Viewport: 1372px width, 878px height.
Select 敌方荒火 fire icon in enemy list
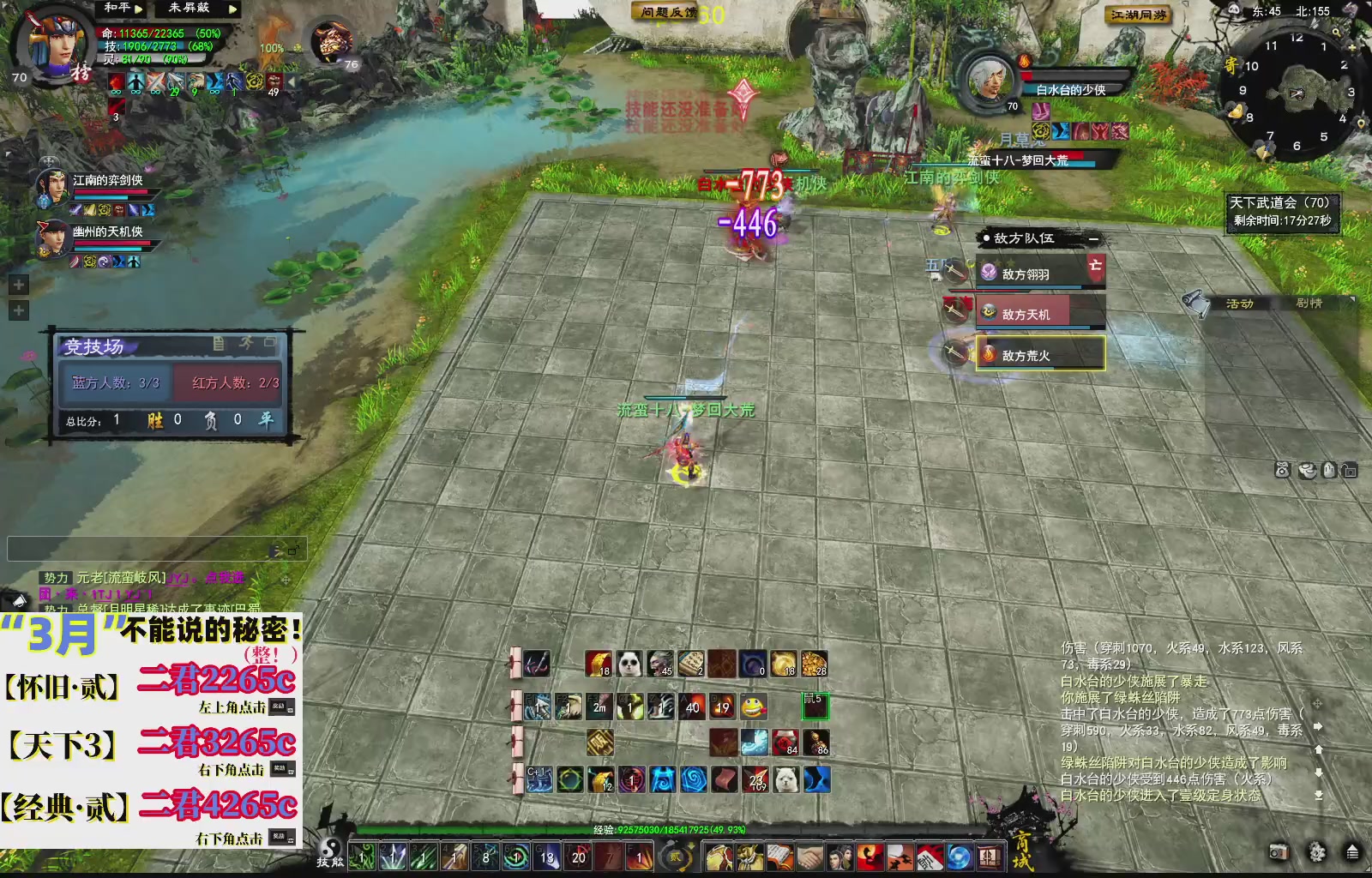(x=988, y=352)
